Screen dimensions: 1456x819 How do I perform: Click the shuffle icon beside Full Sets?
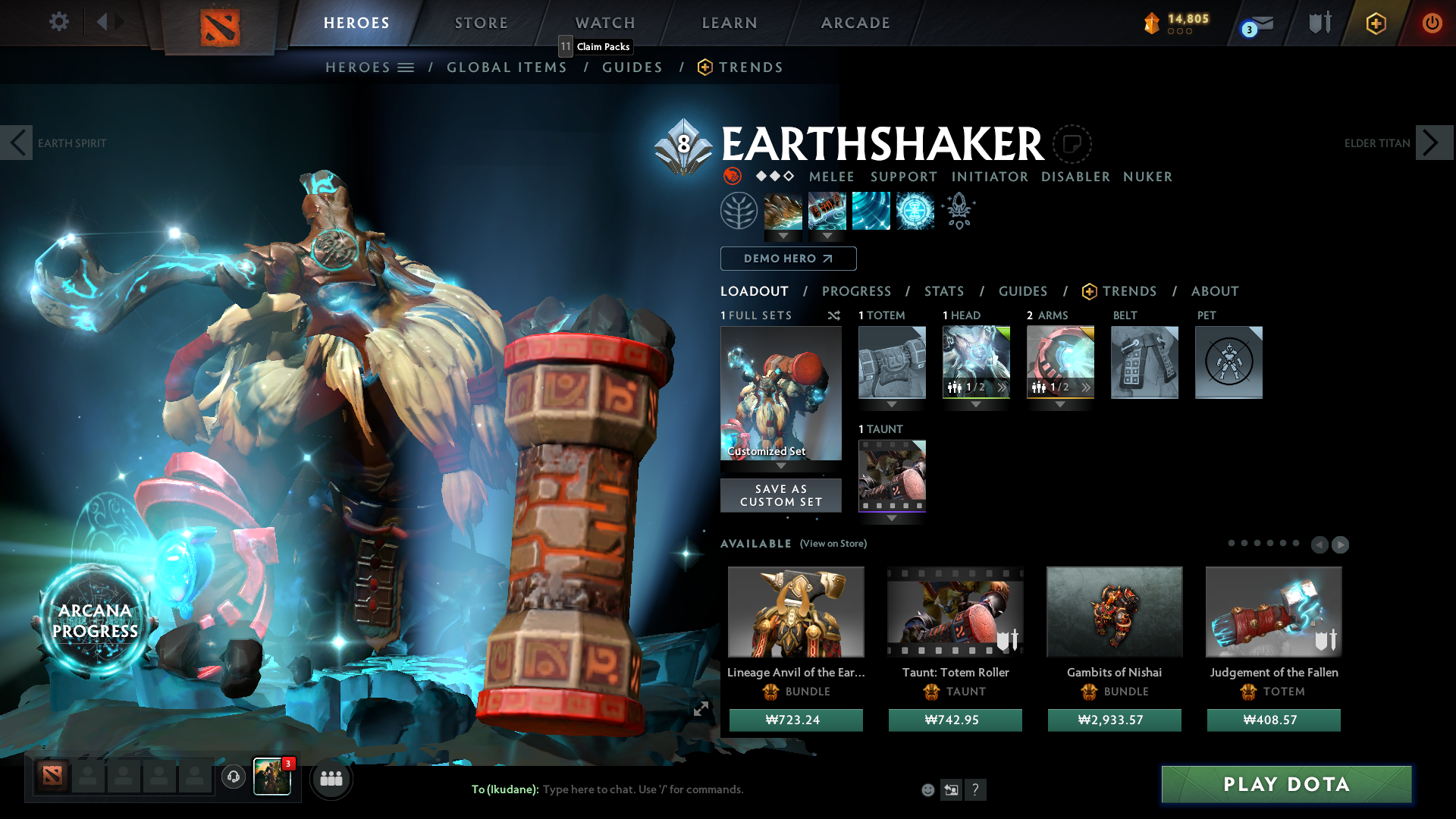click(834, 315)
